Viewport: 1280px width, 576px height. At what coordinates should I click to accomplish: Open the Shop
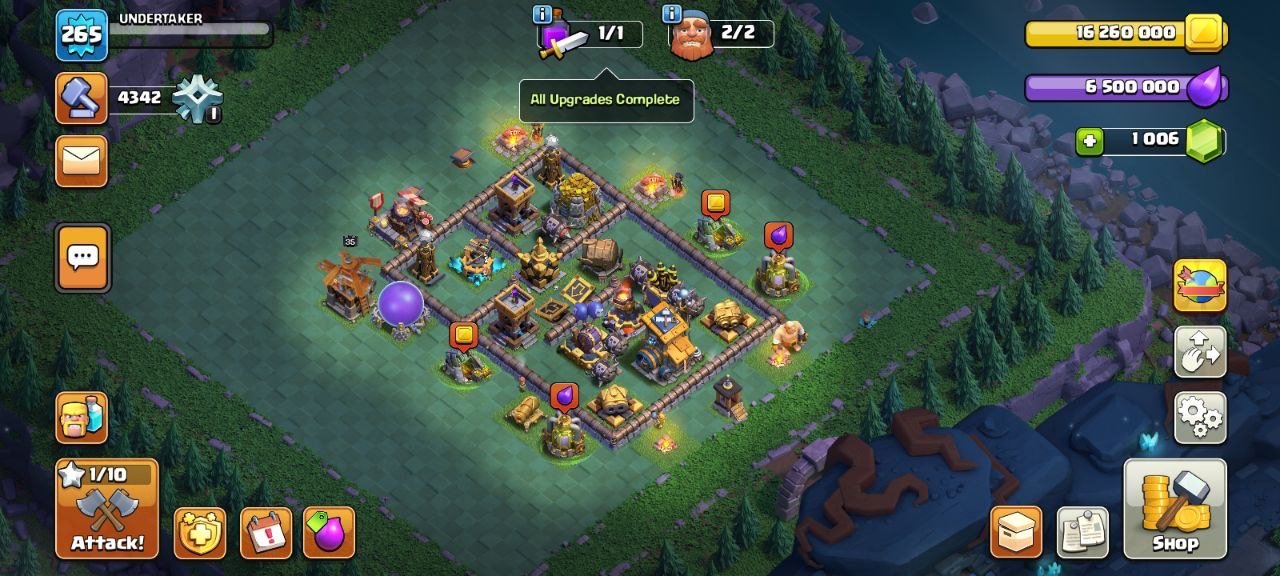point(1175,509)
